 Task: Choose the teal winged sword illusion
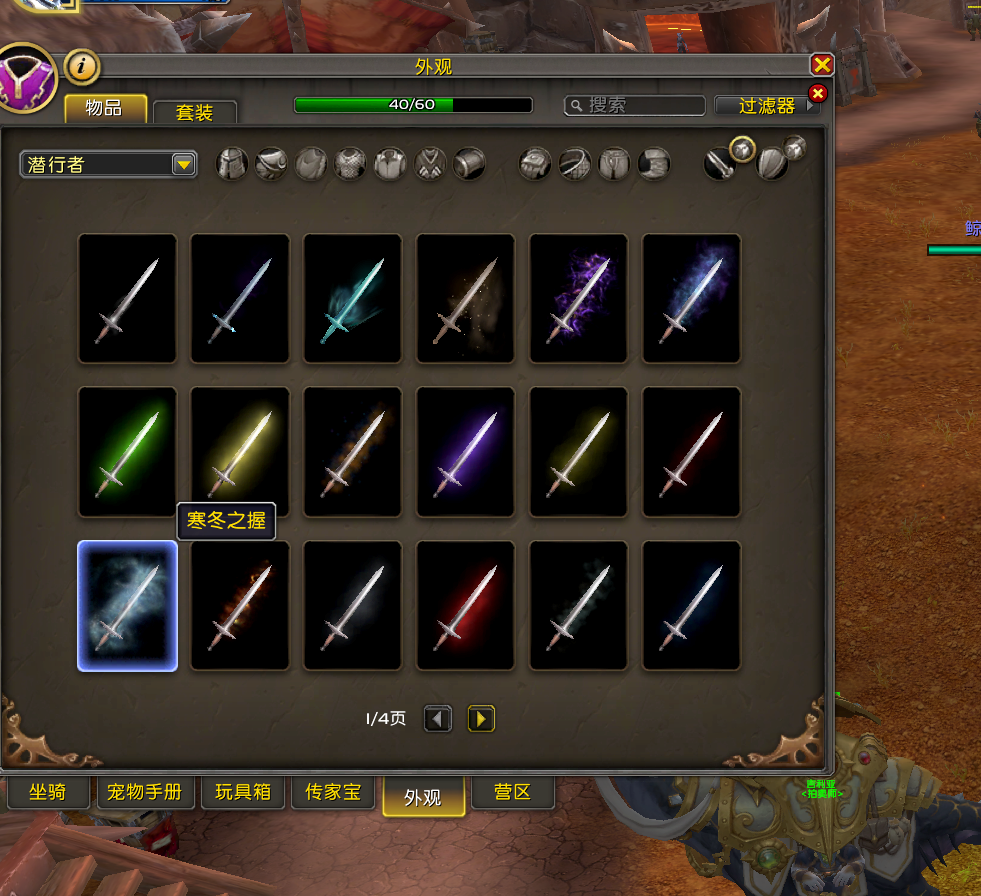coord(353,298)
